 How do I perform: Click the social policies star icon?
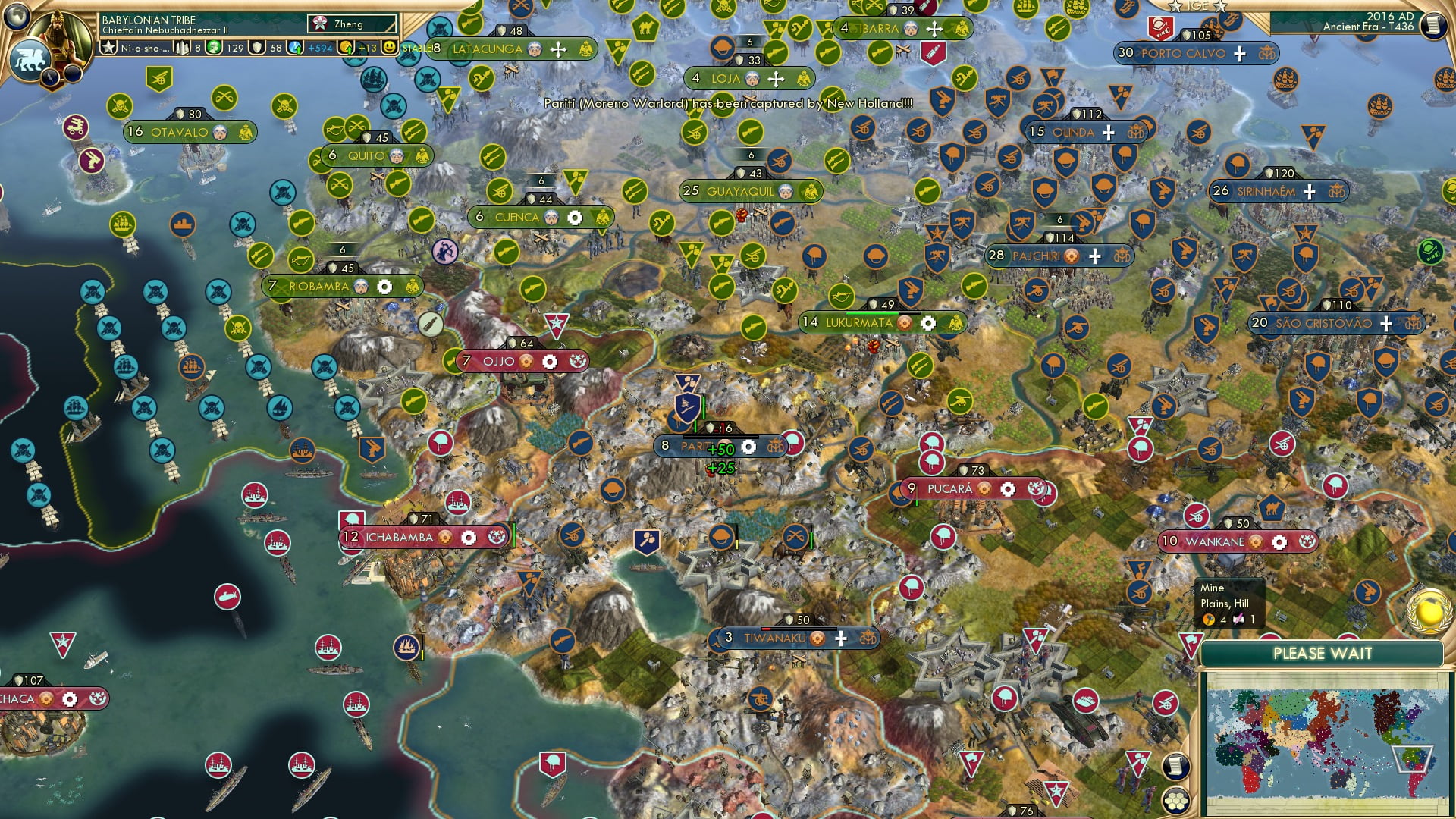107,47
